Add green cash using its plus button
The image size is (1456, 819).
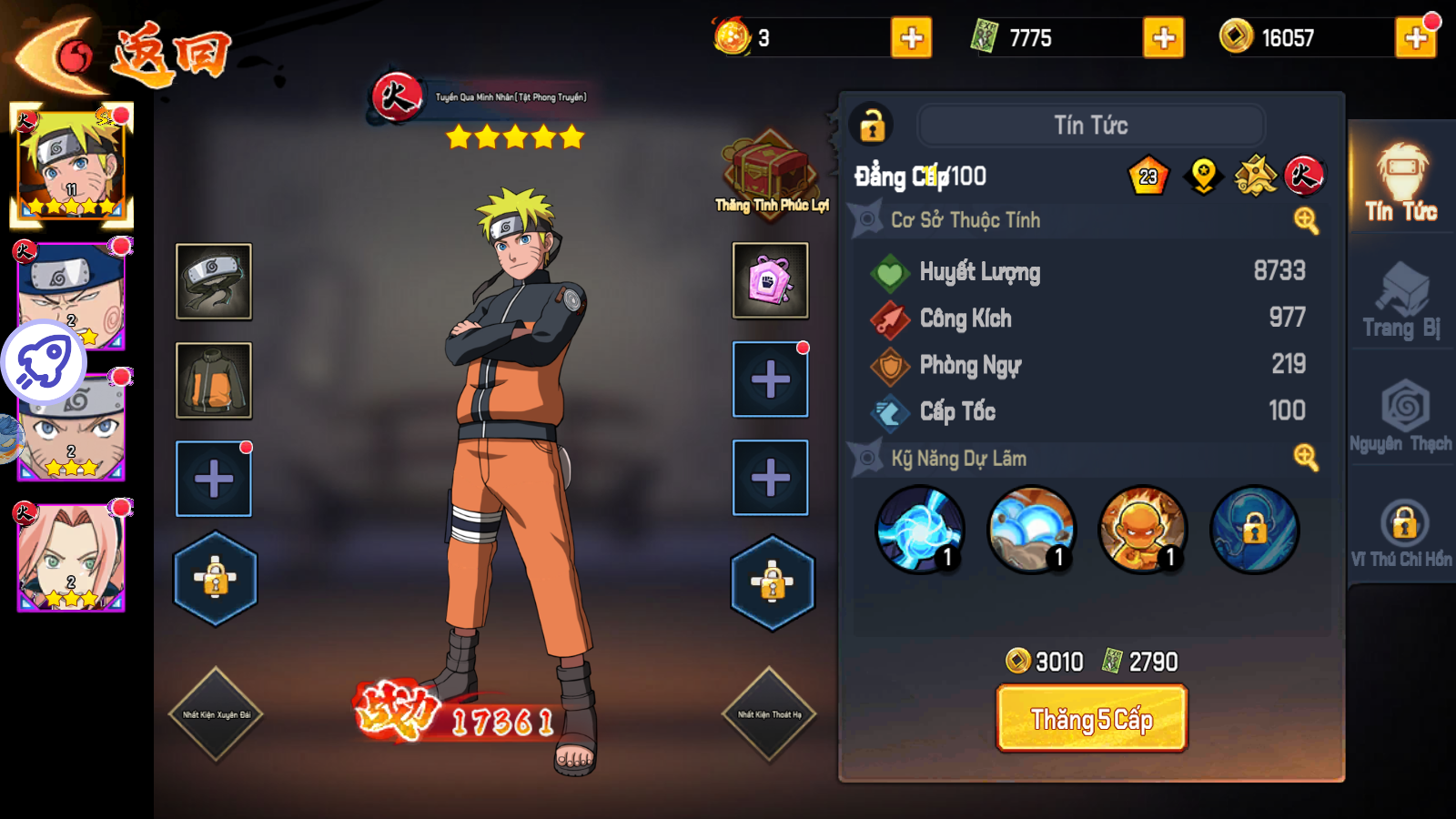(1163, 38)
